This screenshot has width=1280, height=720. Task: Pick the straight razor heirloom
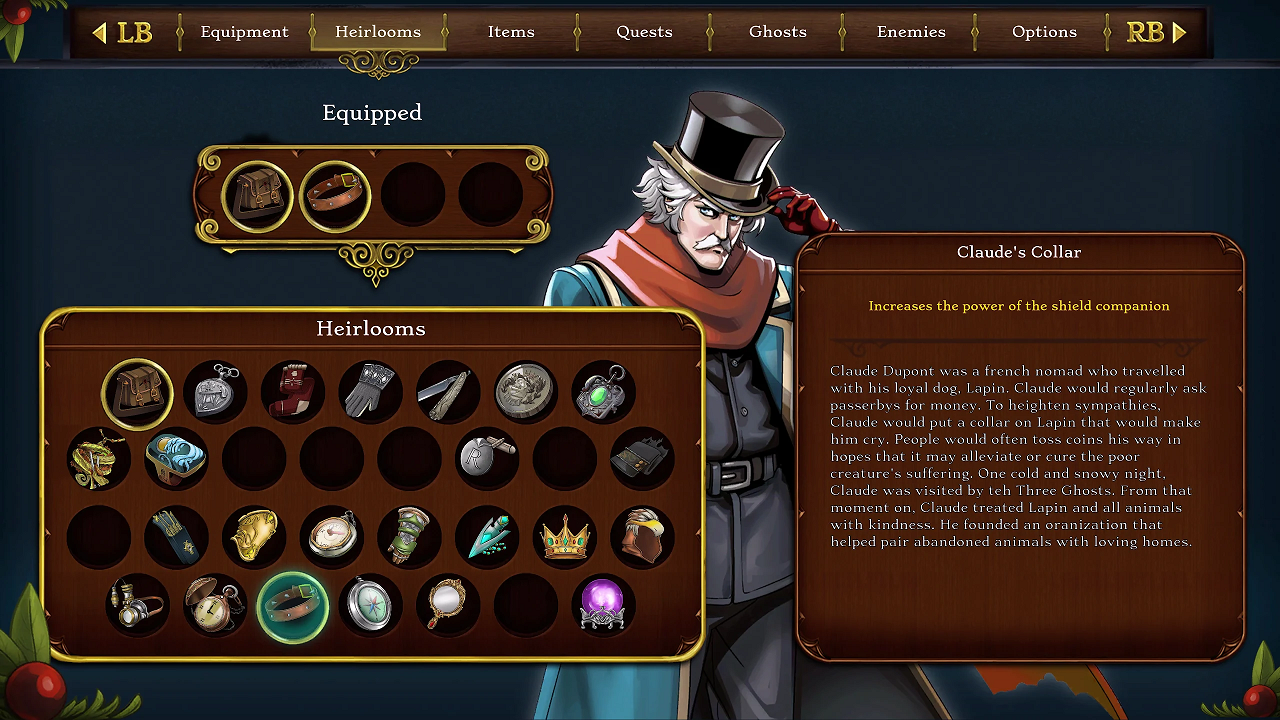pyautogui.click(x=448, y=391)
